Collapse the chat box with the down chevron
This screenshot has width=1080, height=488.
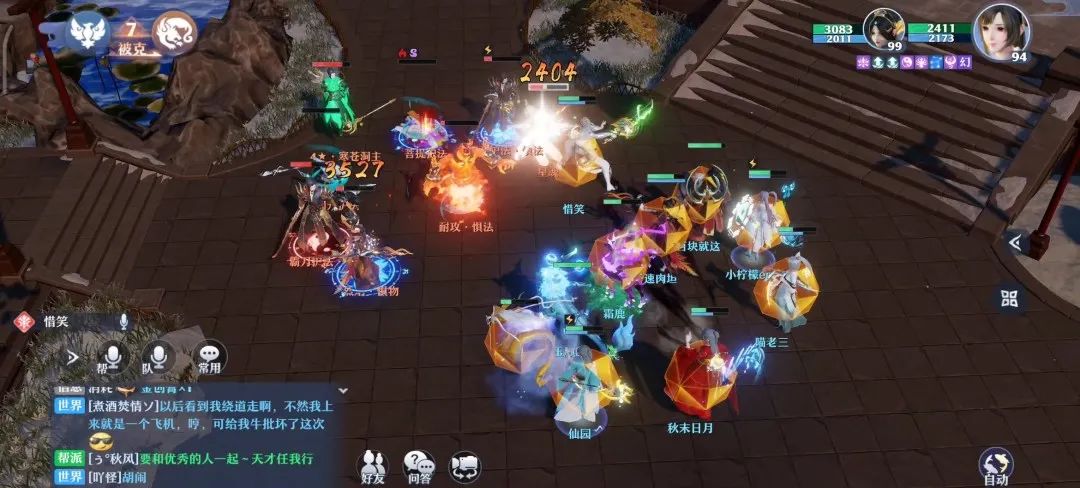click(x=342, y=390)
